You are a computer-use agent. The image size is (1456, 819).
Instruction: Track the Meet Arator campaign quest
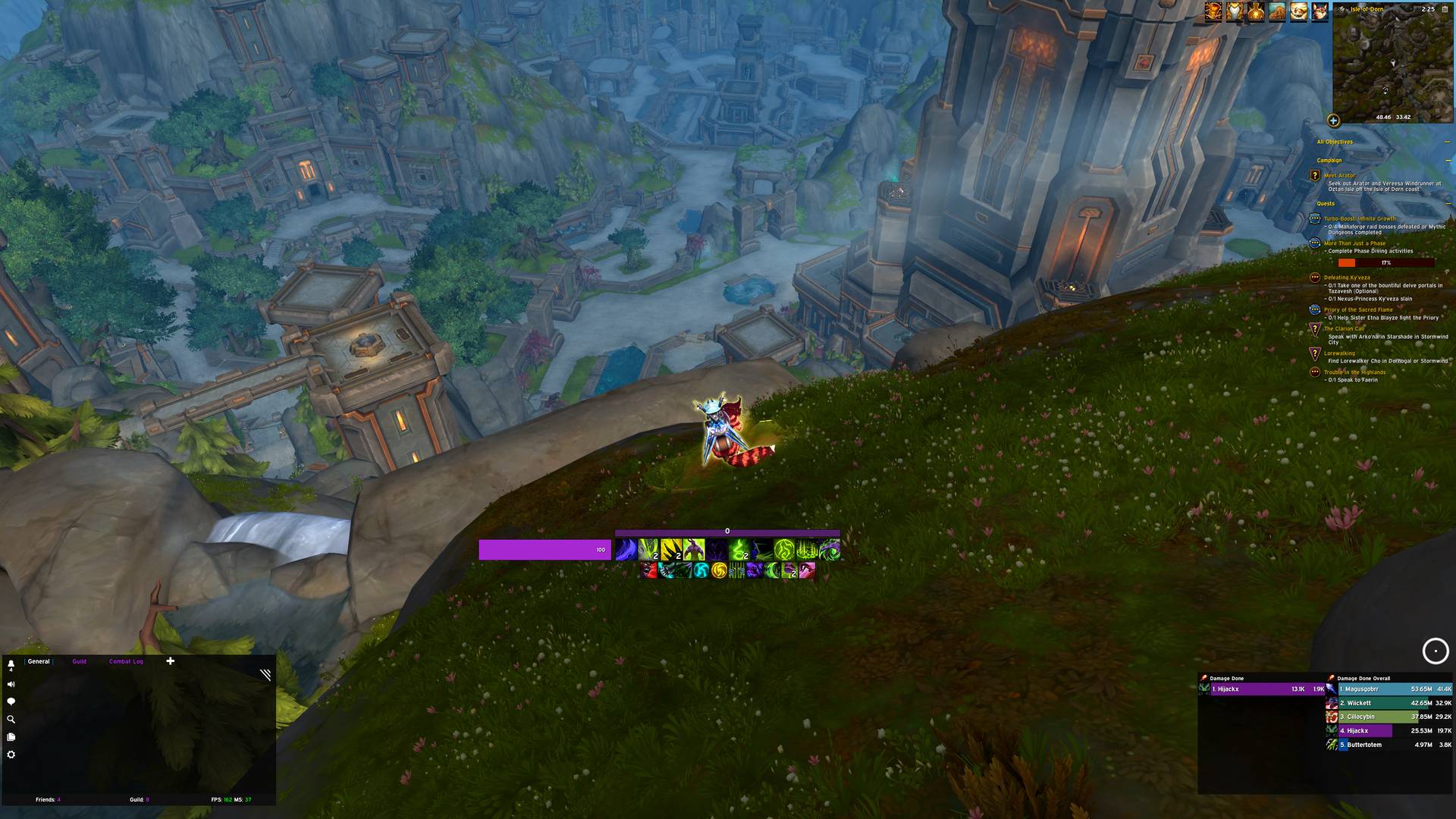pos(1339,176)
